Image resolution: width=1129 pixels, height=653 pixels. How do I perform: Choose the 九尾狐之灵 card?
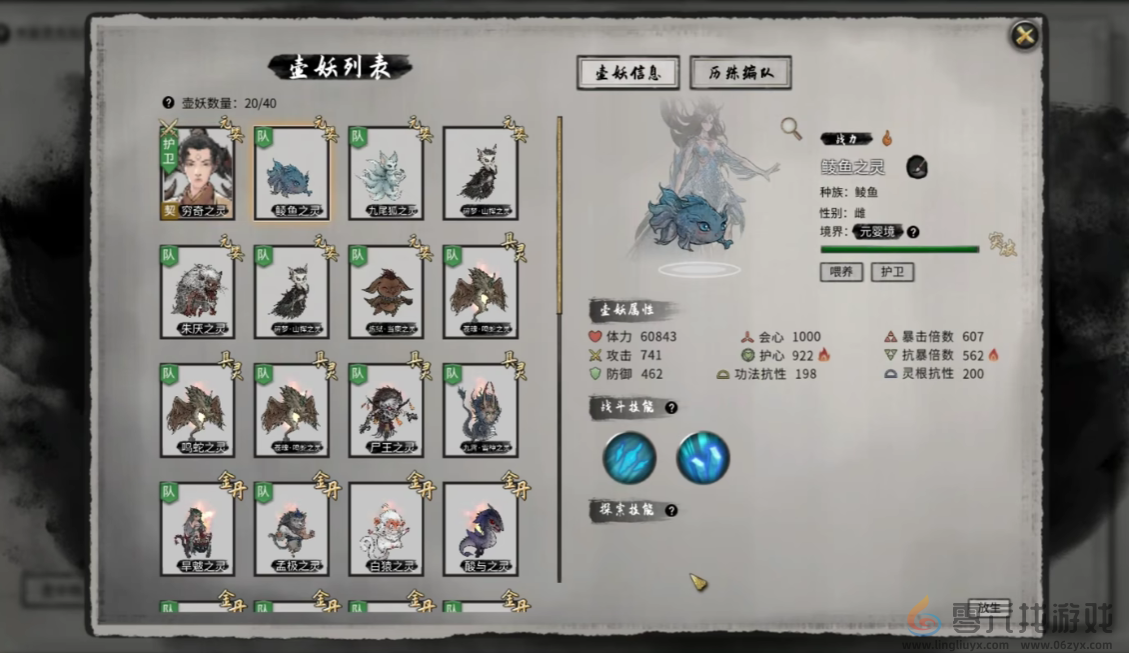point(386,174)
